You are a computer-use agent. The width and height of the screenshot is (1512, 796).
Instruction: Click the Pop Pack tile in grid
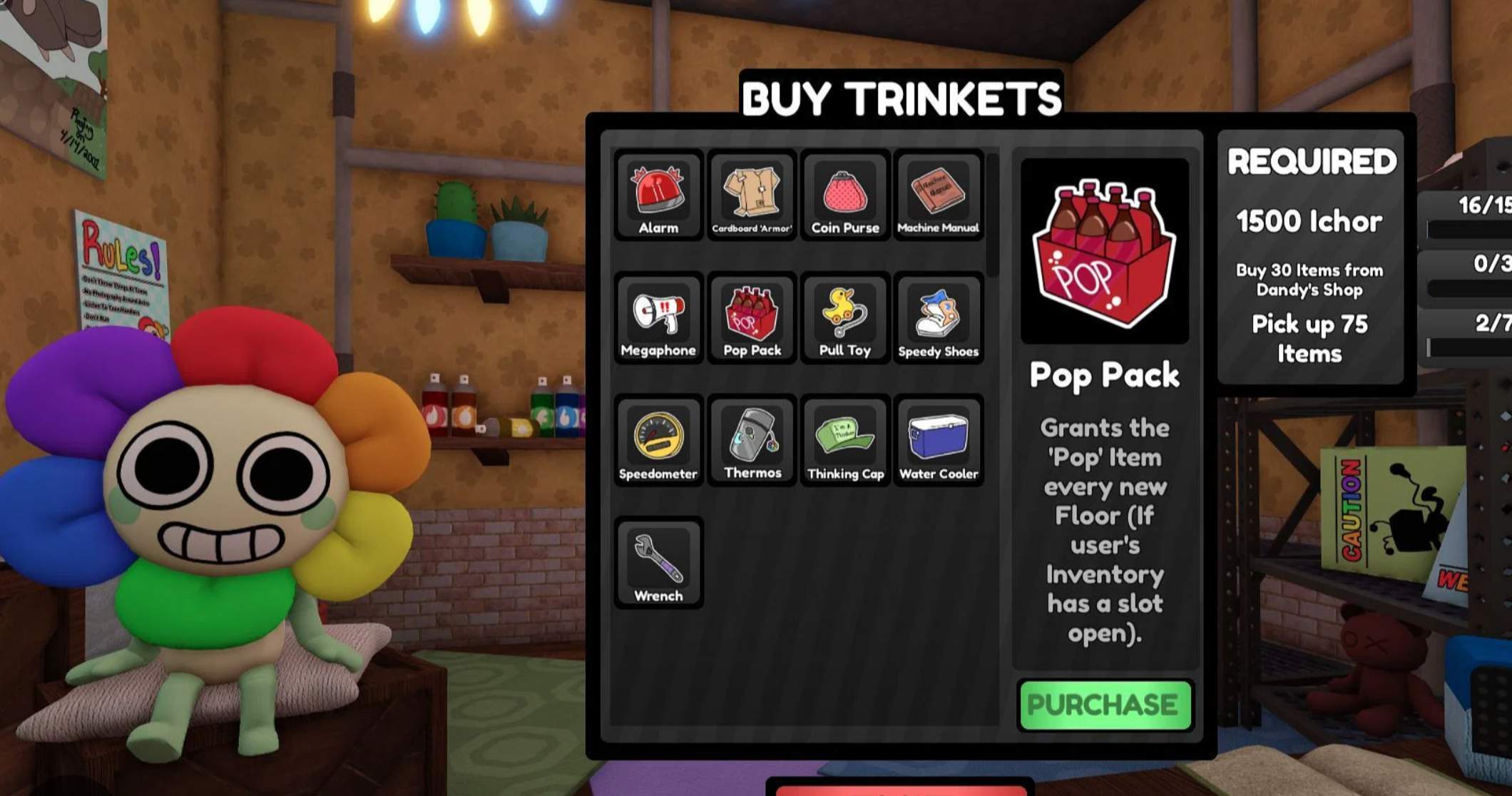click(x=752, y=318)
